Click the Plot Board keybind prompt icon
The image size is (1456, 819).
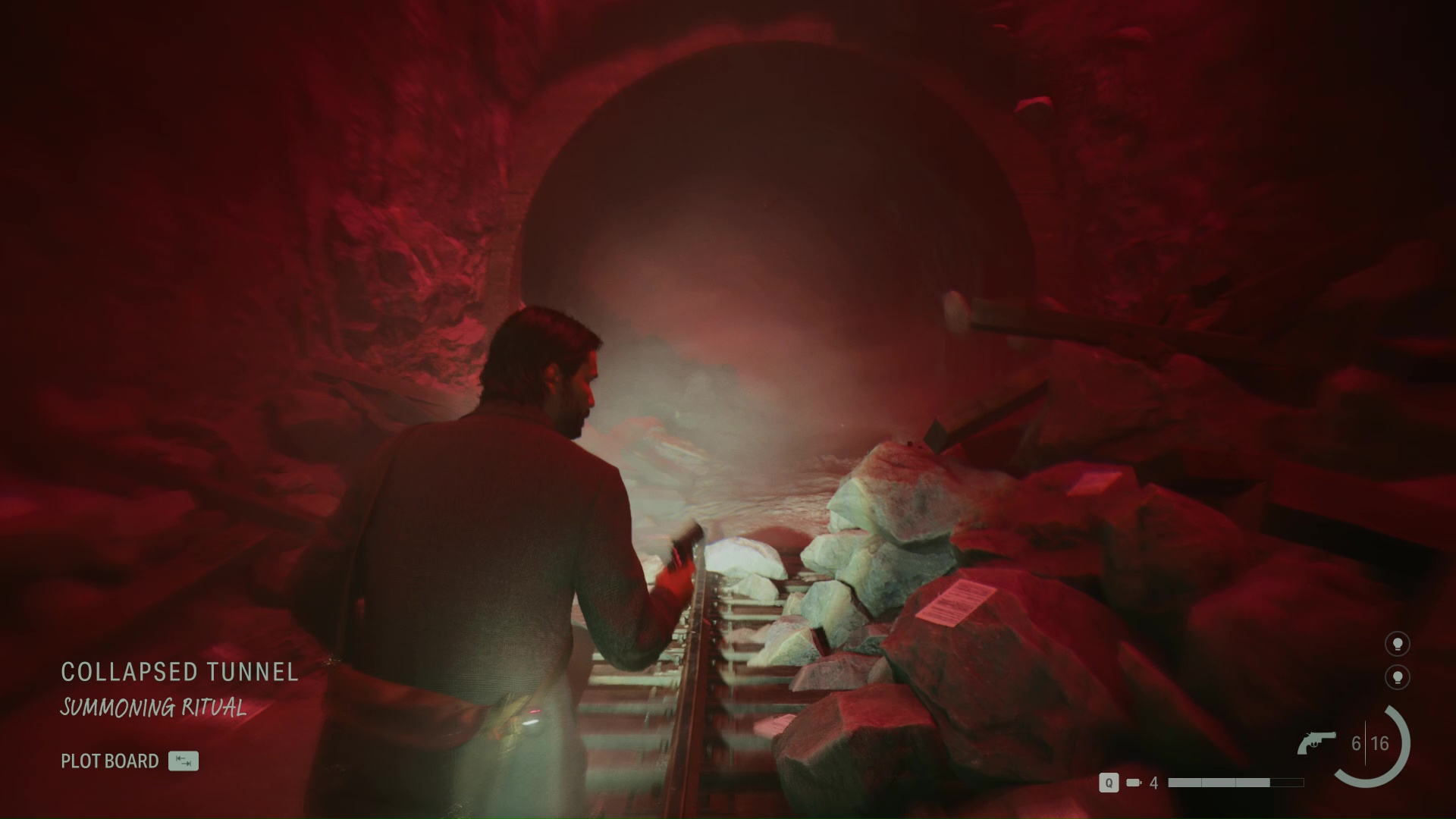tap(184, 761)
